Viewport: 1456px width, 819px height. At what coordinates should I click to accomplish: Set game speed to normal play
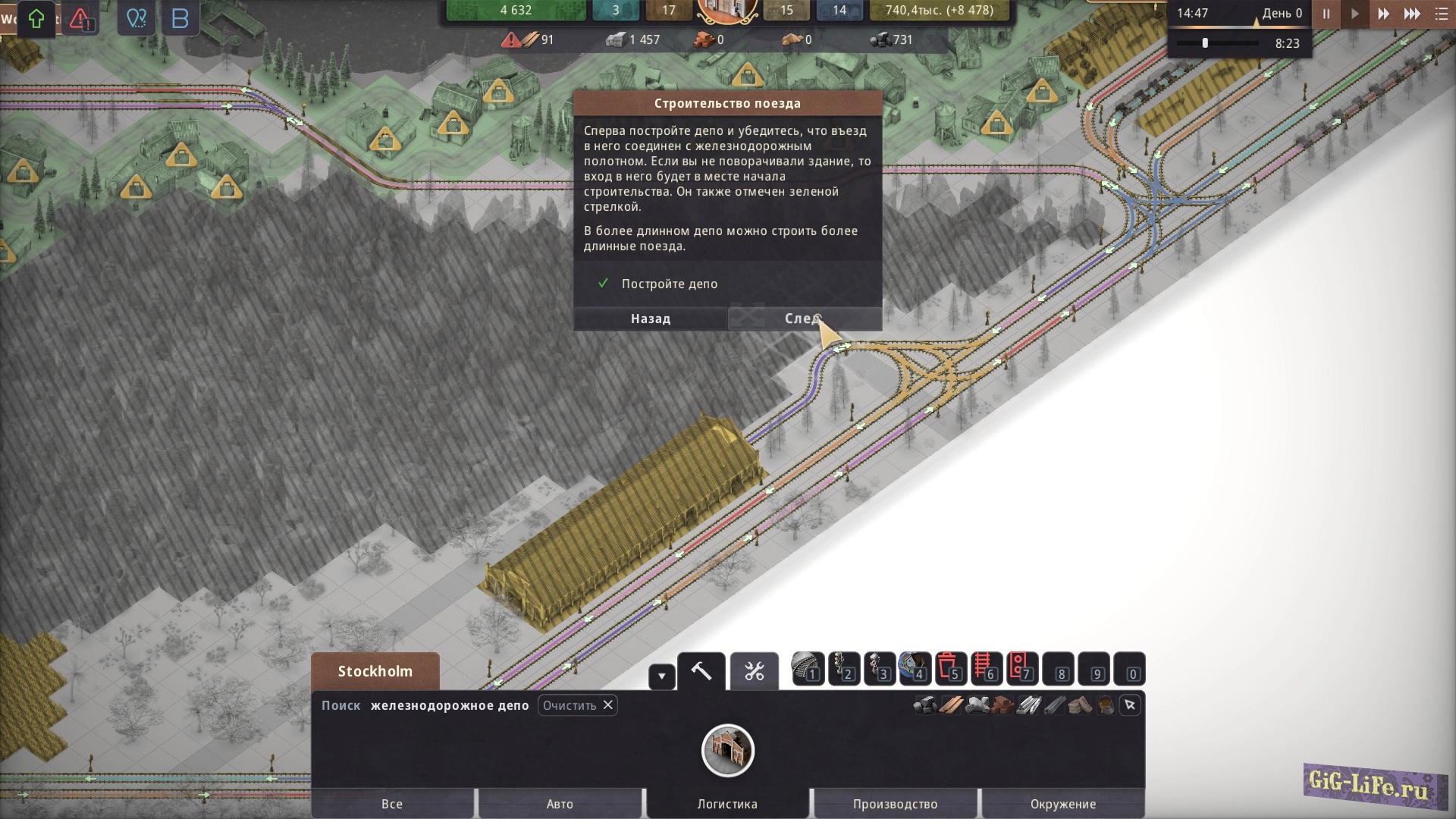coord(1355,14)
